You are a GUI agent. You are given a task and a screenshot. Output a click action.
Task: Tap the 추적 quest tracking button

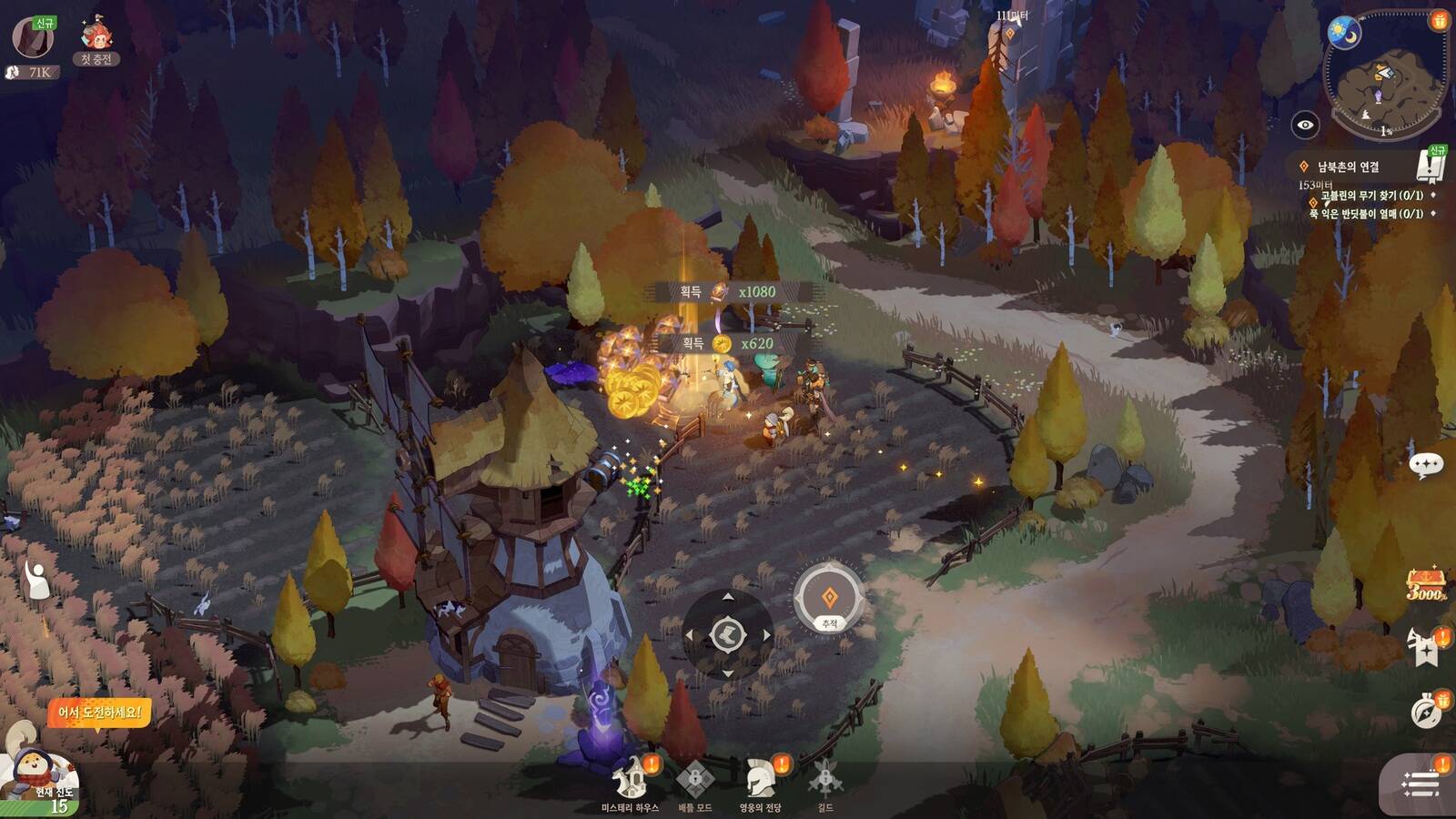pyautogui.click(x=828, y=600)
